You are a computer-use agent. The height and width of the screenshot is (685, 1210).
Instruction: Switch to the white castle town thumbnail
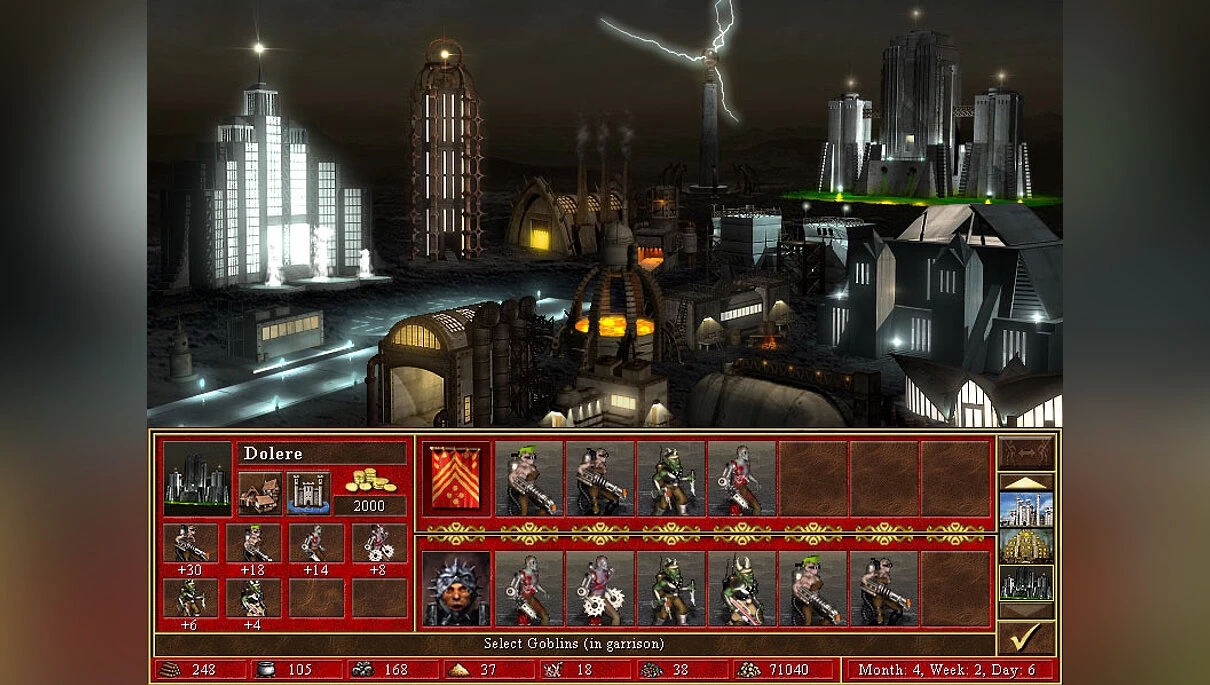click(1026, 509)
